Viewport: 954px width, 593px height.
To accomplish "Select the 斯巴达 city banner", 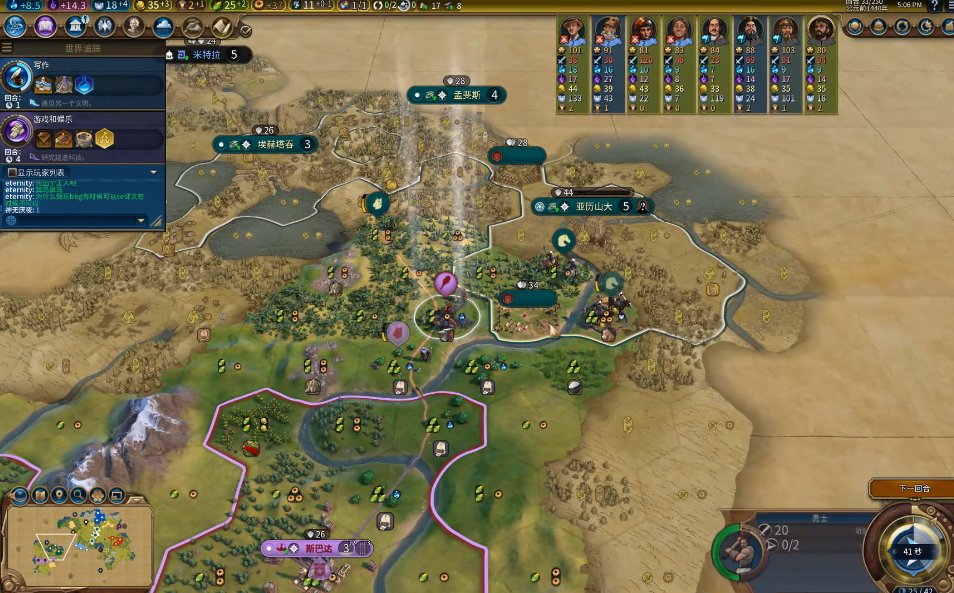I will (317, 548).
